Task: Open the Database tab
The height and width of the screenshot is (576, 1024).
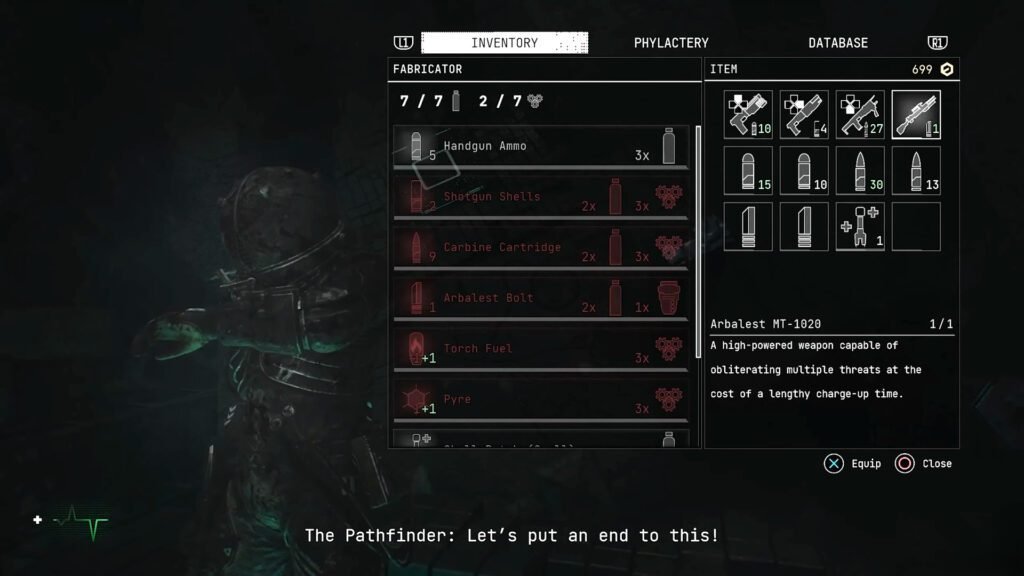Action: click(838, 43)
